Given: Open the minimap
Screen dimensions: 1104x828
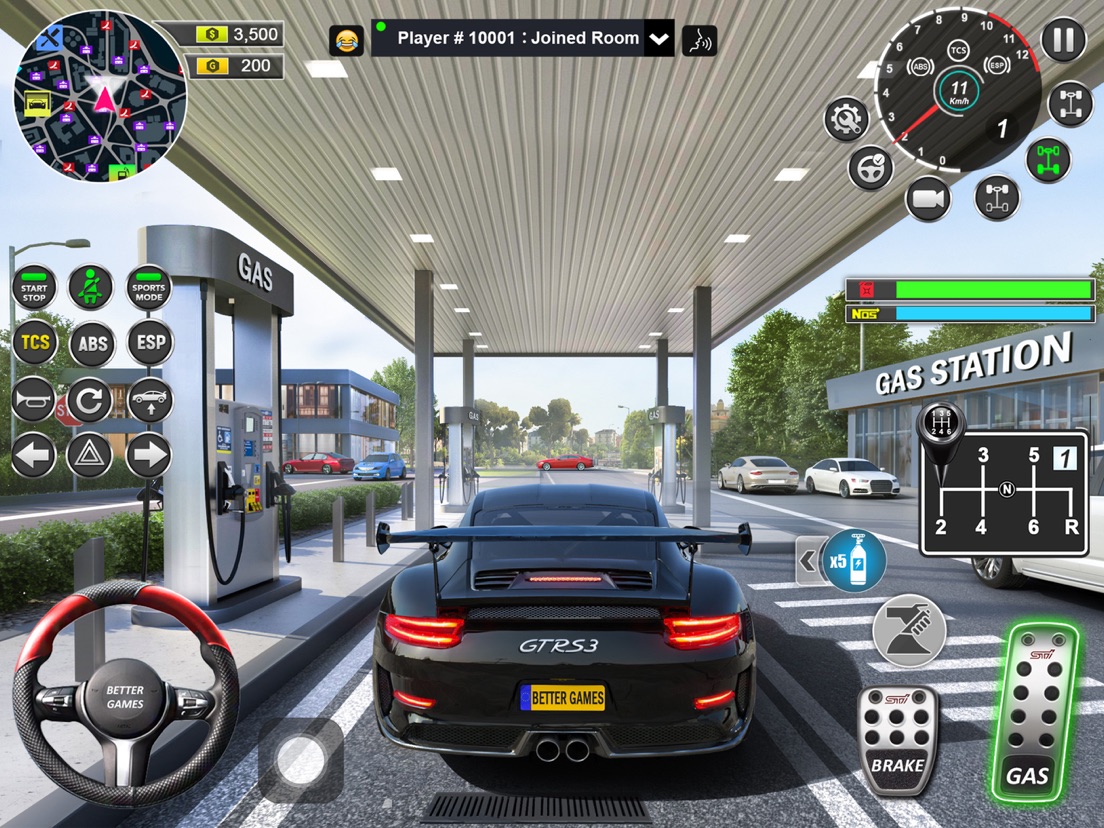Looking at the screenshot, I should point(100,96).
